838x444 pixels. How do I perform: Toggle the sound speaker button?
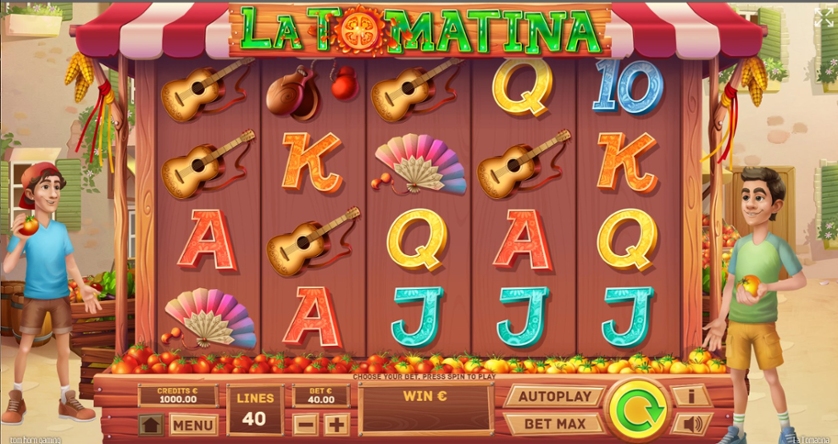(690, 423)
